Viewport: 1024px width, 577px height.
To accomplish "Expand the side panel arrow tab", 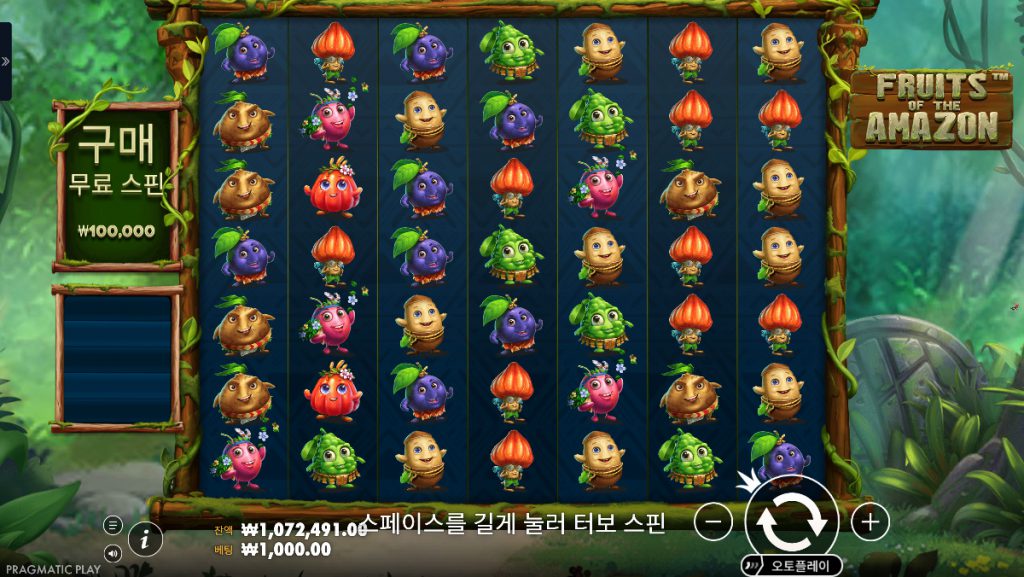I will click(5, 61).
